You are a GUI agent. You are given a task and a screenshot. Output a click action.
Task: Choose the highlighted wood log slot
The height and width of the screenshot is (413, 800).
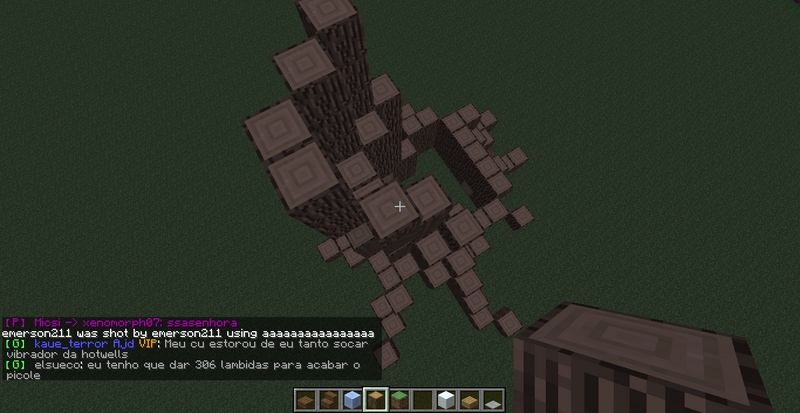click(374, 400)
